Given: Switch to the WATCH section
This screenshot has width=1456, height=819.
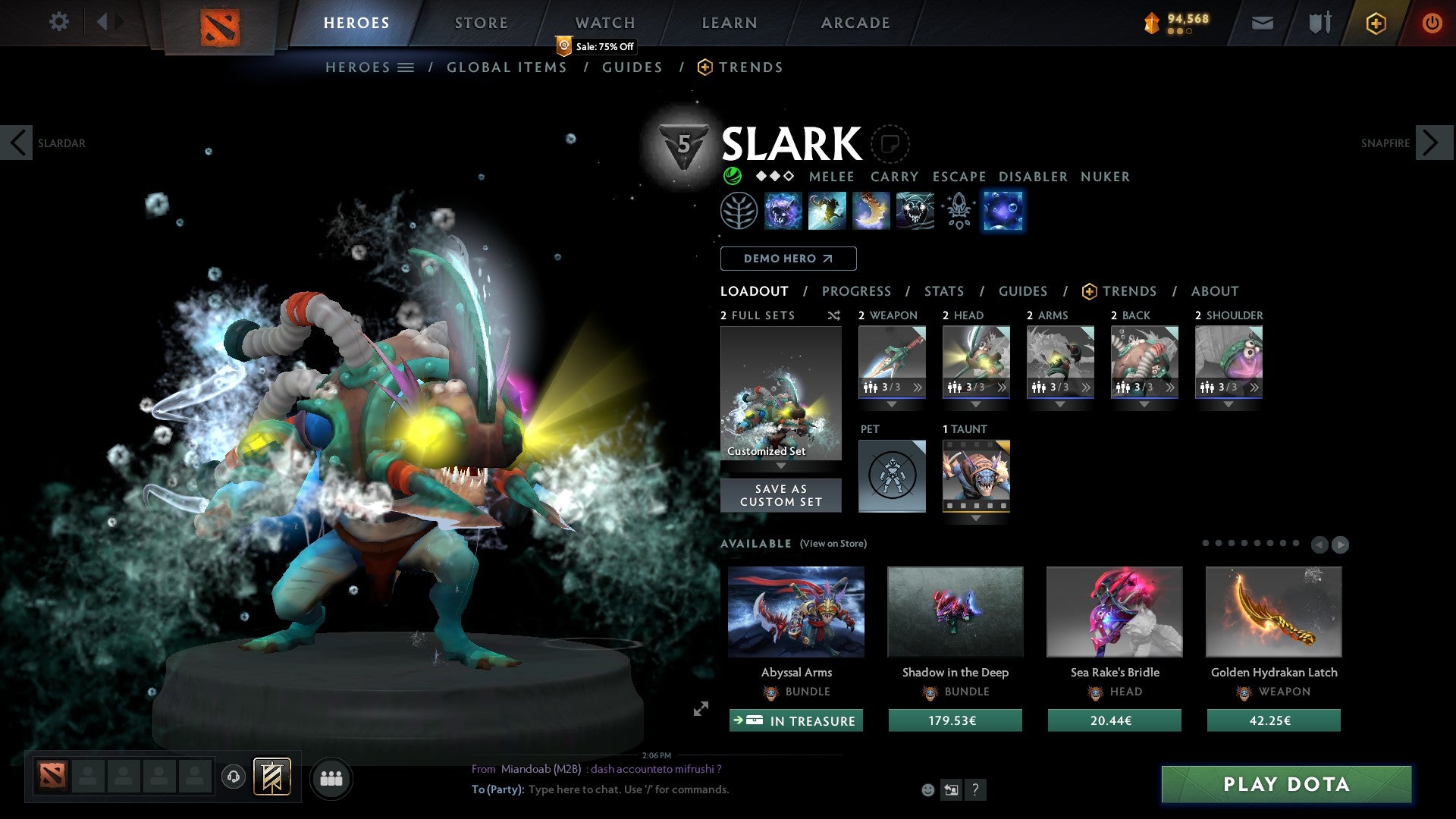Looking at the screenshot, I should click(x=604, y=22).
